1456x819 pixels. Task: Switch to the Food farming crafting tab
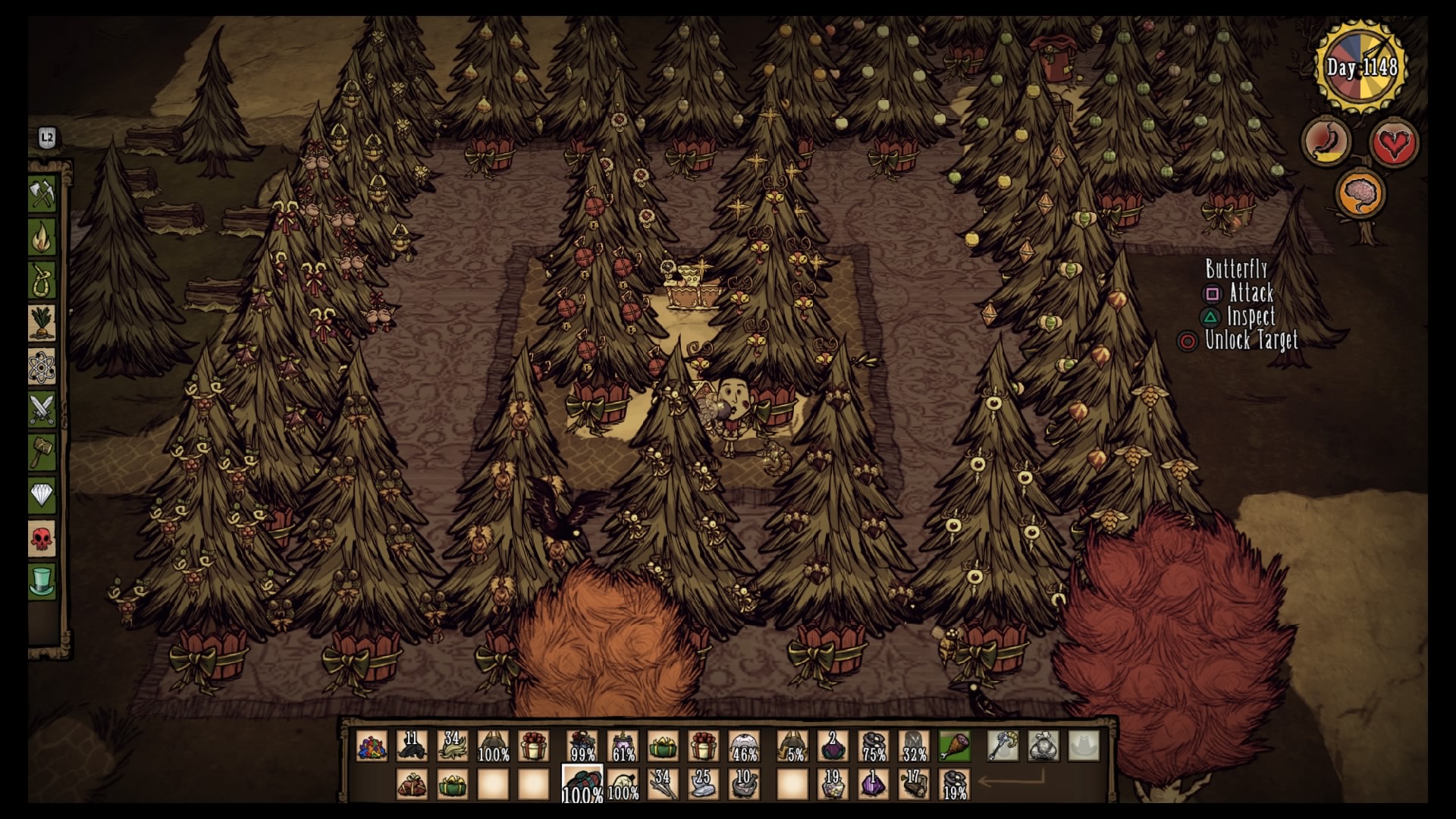42,324
